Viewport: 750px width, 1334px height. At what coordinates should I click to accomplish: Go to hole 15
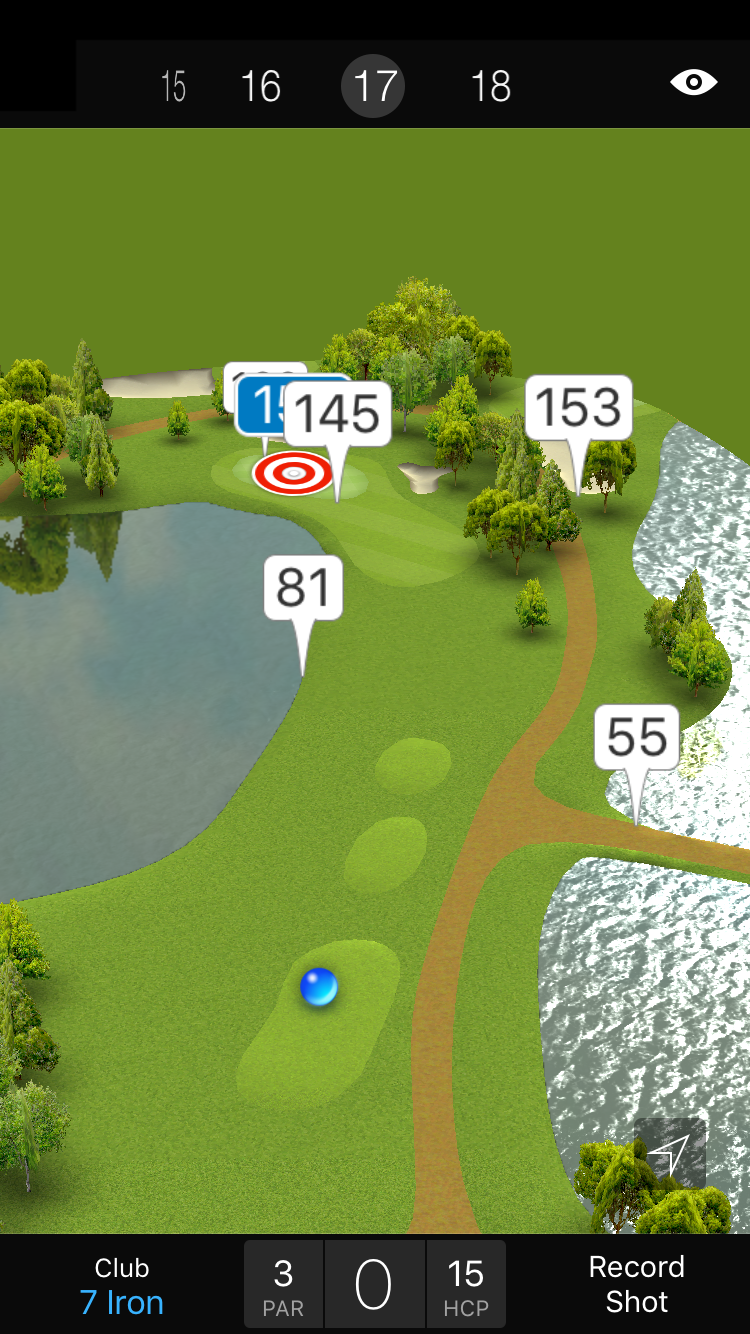tap(173, 87)
